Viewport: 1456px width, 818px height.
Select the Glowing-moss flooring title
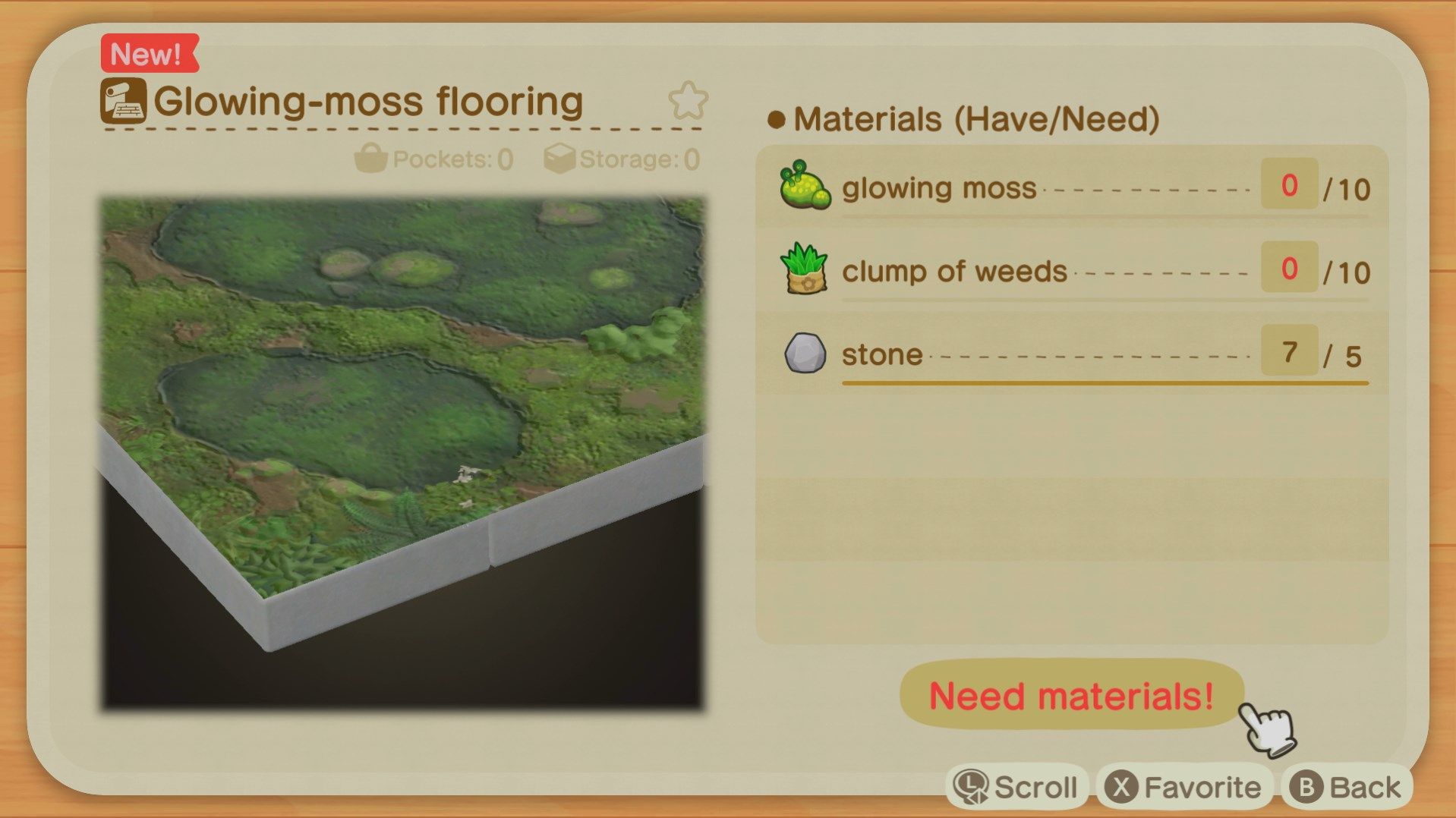click(366, 99)
